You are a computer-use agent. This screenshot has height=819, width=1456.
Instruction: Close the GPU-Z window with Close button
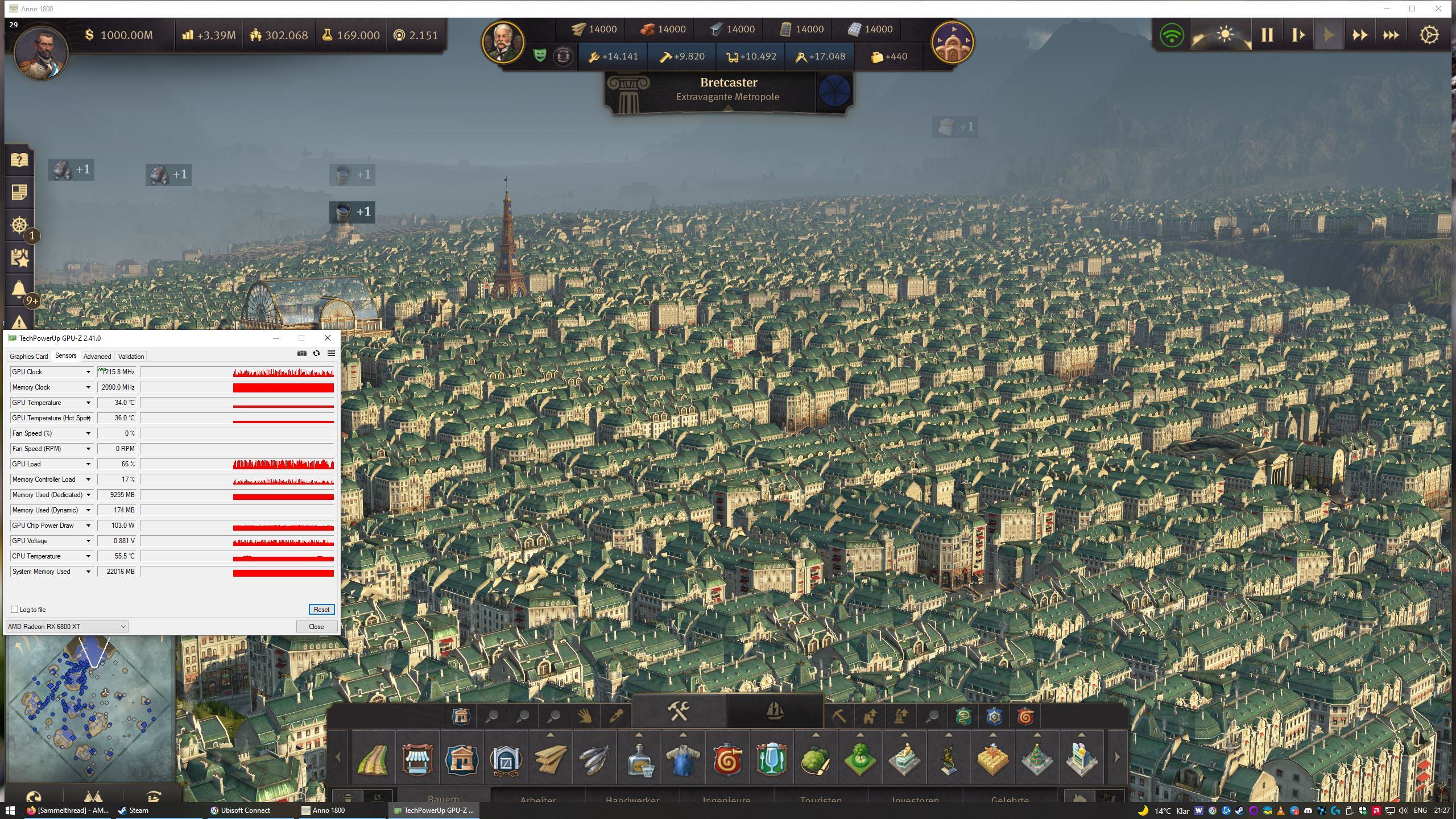(x=316, y=626)
